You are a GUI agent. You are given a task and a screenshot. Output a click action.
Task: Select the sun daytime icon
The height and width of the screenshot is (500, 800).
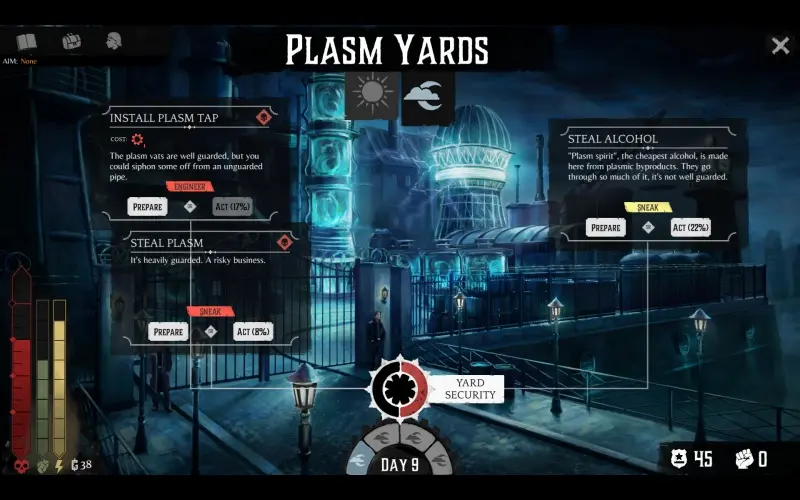click(x=372, y=94)
